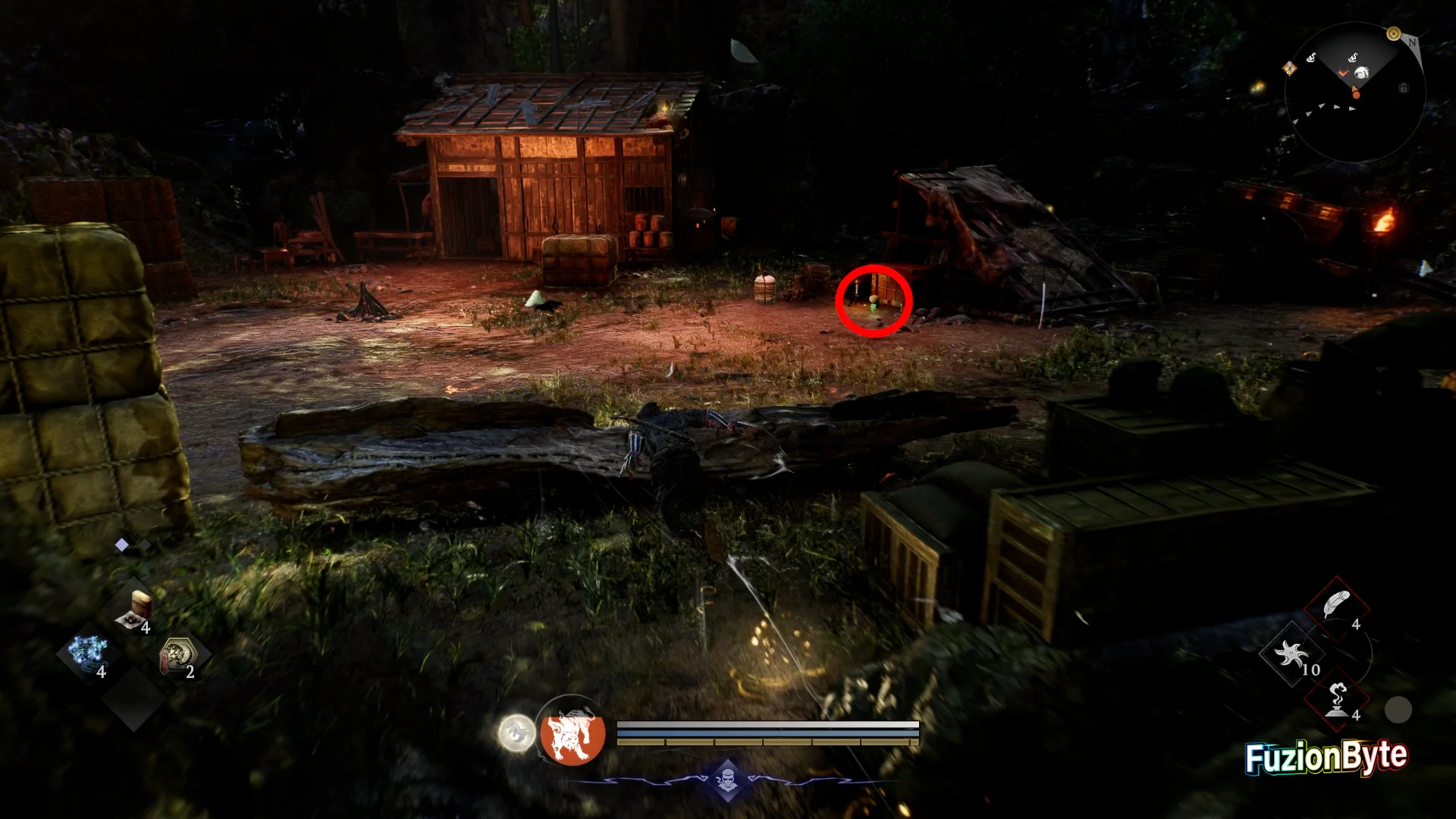Viewport: 1456px width, 819px height.
Task: Click the circular radar minimap
Action: 1354,92
